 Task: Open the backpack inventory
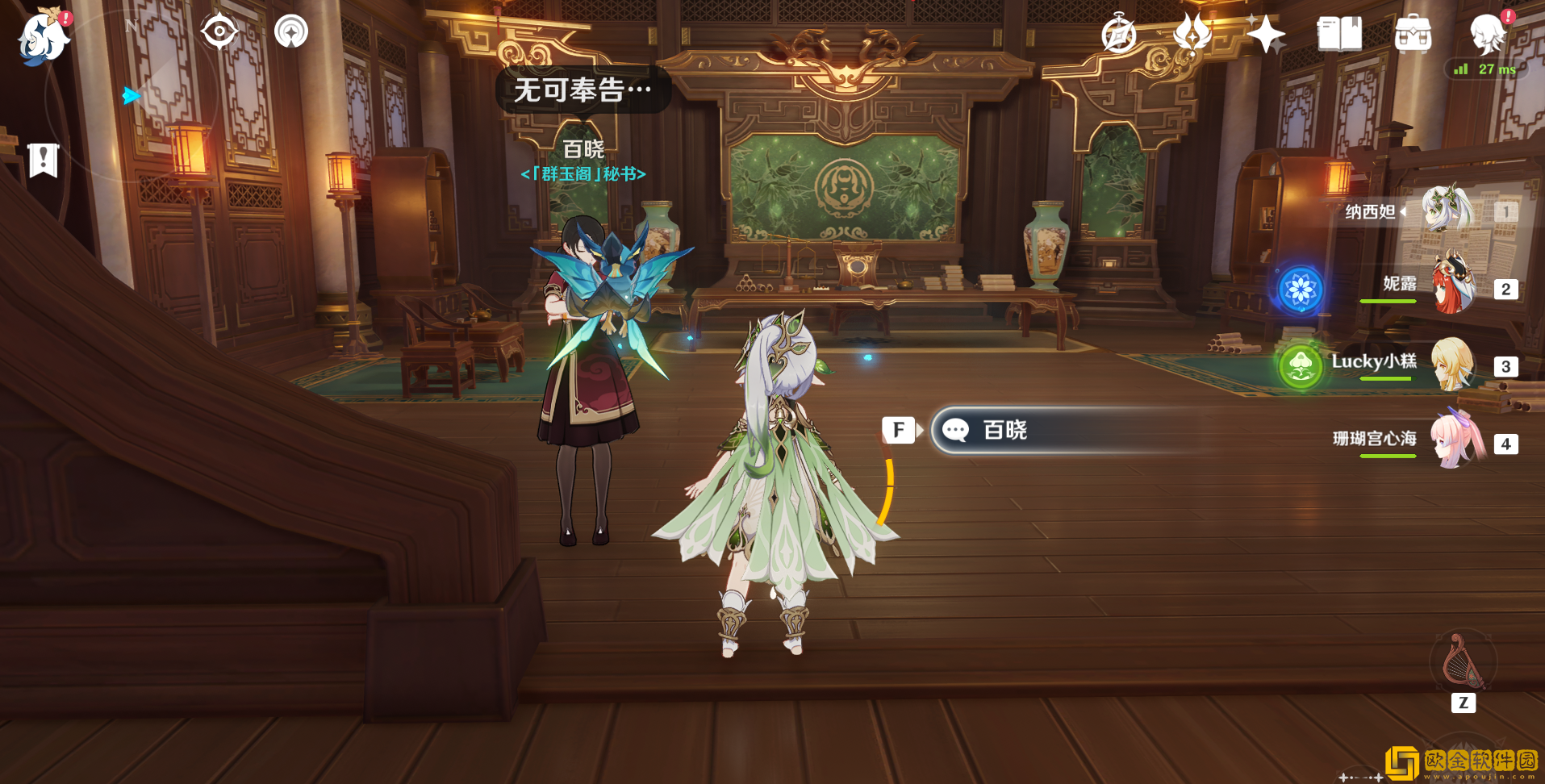click(x=1413, y=35)
